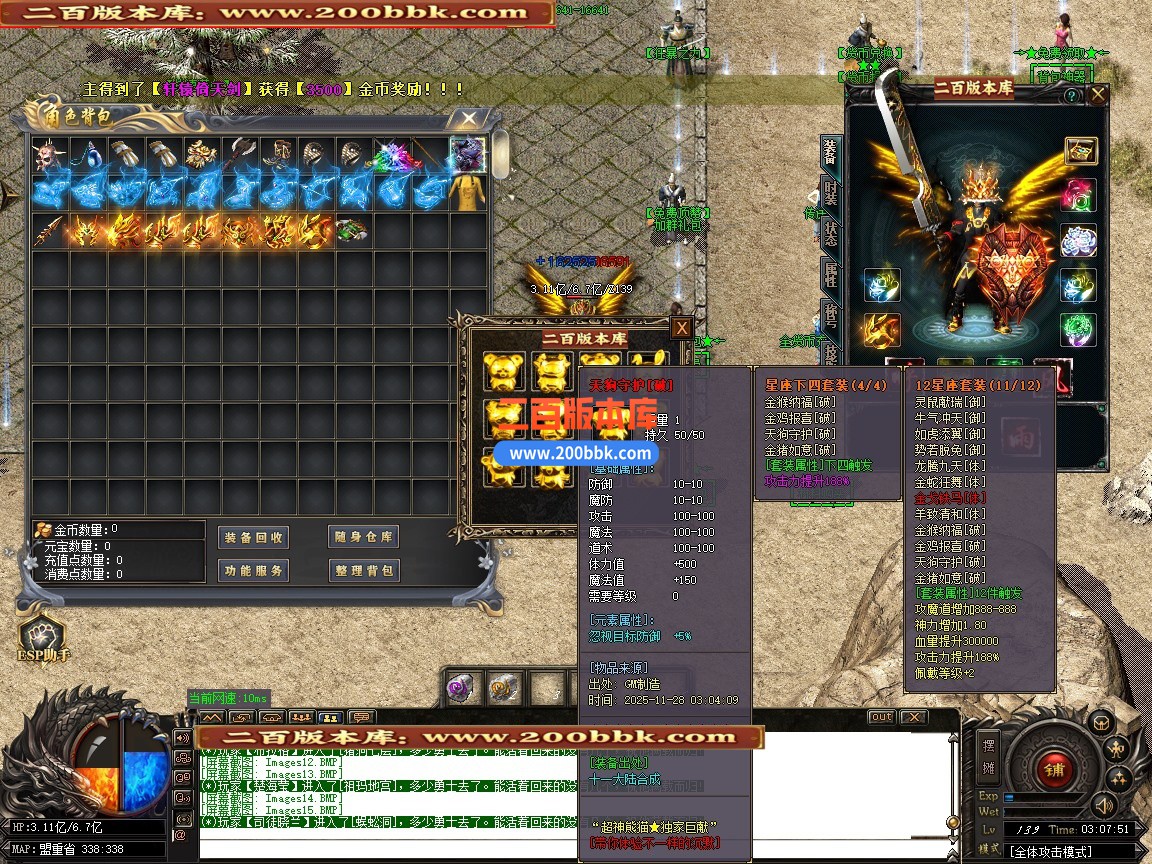Switch to the 状态 status tab
The height and width of the screenshot is (864, 1152).
(x=830, y=234)
